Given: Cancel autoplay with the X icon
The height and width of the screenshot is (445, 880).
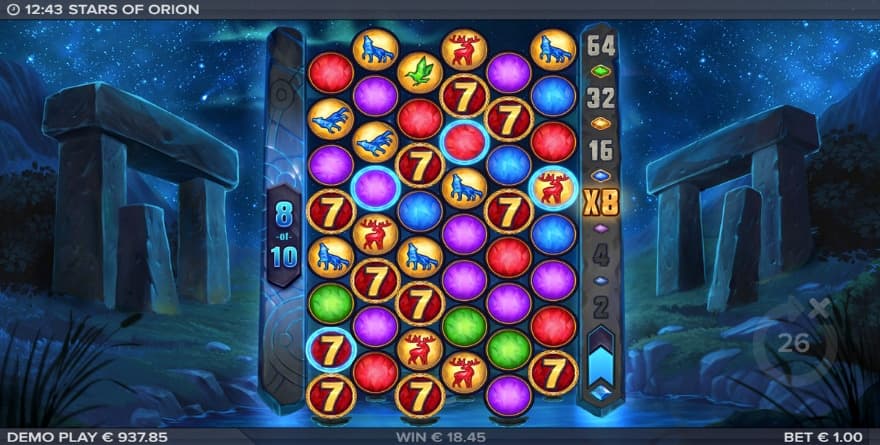Looking at the screenshot, I should click(x=822, y=307).
